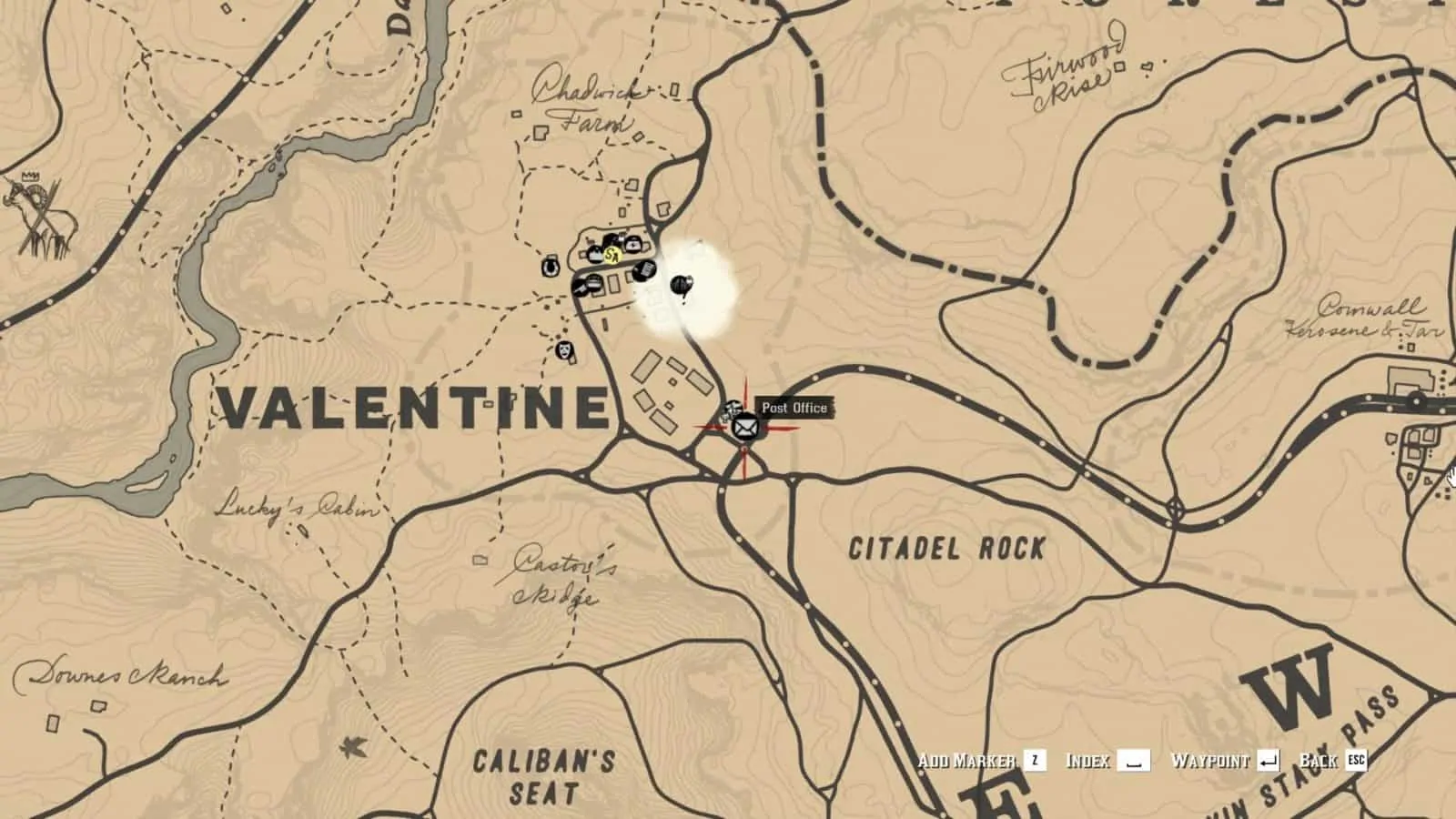
Task: Select the general store icon
Action: tap(595, 255)
